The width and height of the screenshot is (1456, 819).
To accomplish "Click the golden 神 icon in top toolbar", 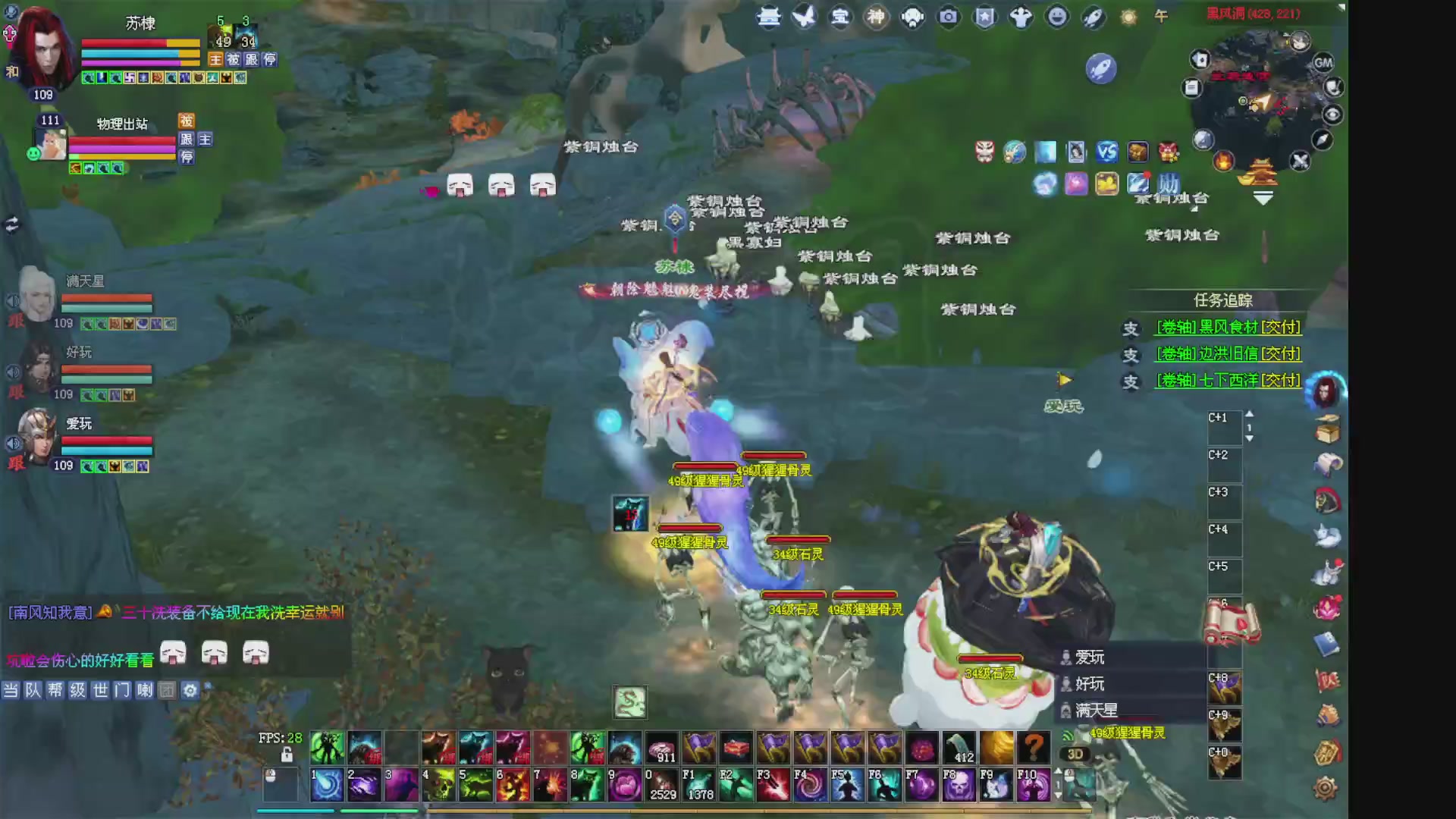I will coord(876,17).
